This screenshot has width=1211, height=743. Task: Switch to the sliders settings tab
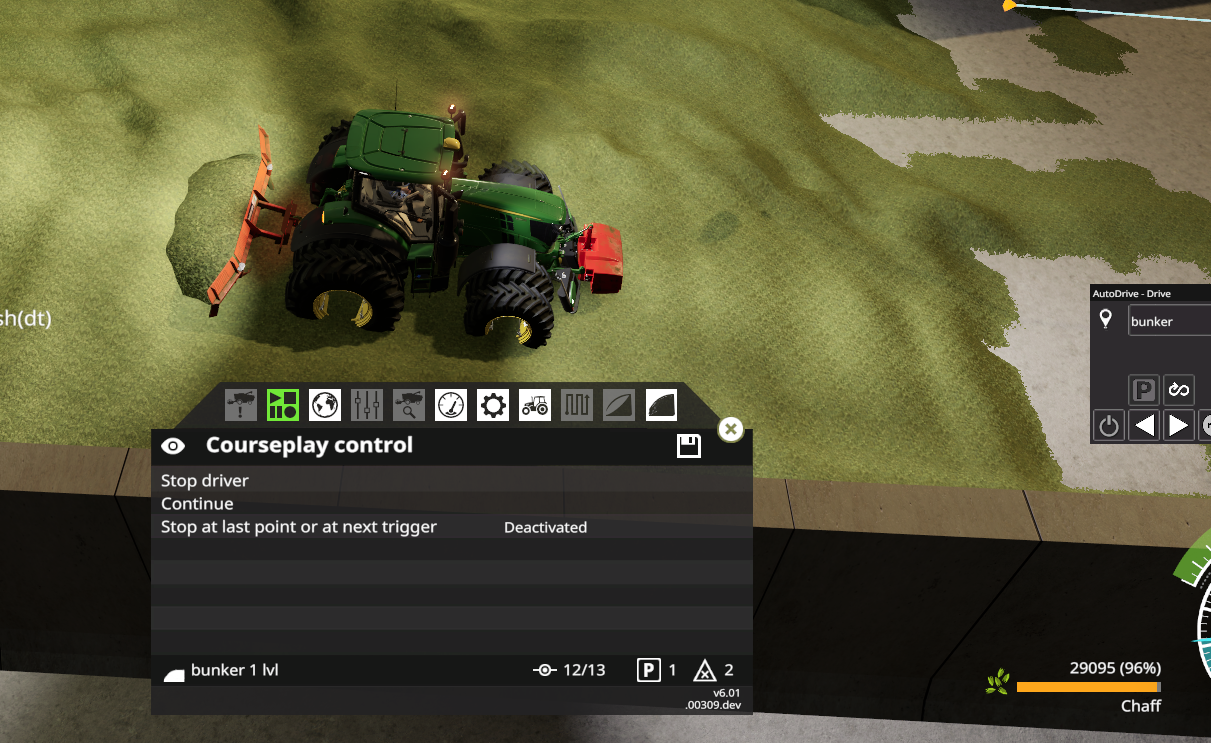coord(367,405)
